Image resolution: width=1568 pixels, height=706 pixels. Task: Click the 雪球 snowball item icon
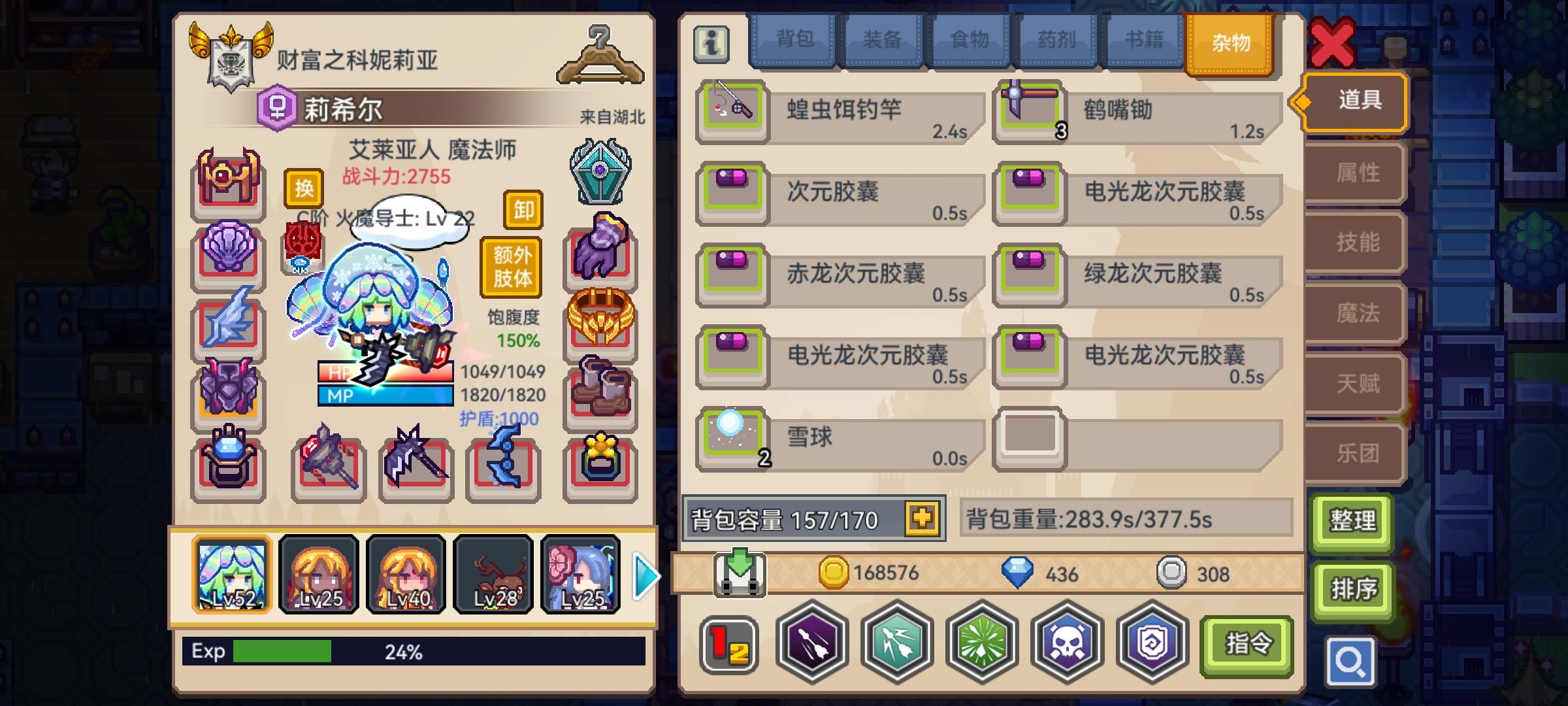[730, 436]
